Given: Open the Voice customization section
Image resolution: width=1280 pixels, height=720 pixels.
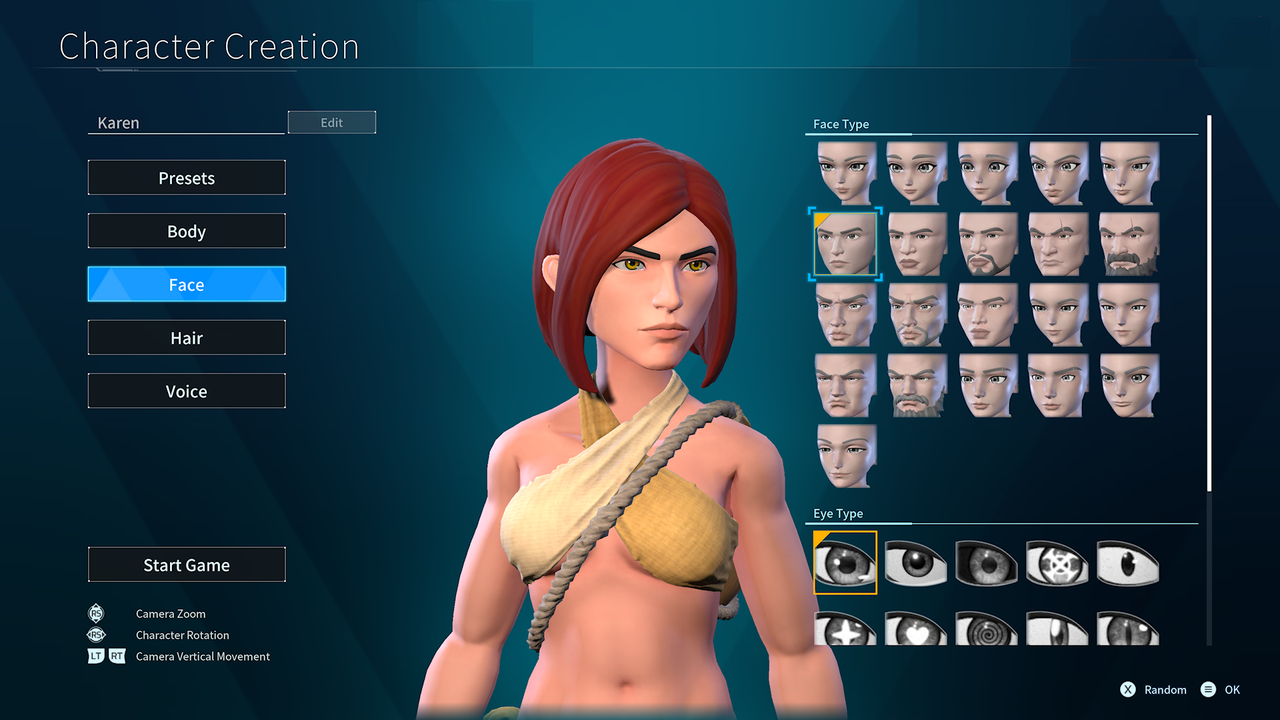Looking at the screenshot, I should click(x=186, y=390).
